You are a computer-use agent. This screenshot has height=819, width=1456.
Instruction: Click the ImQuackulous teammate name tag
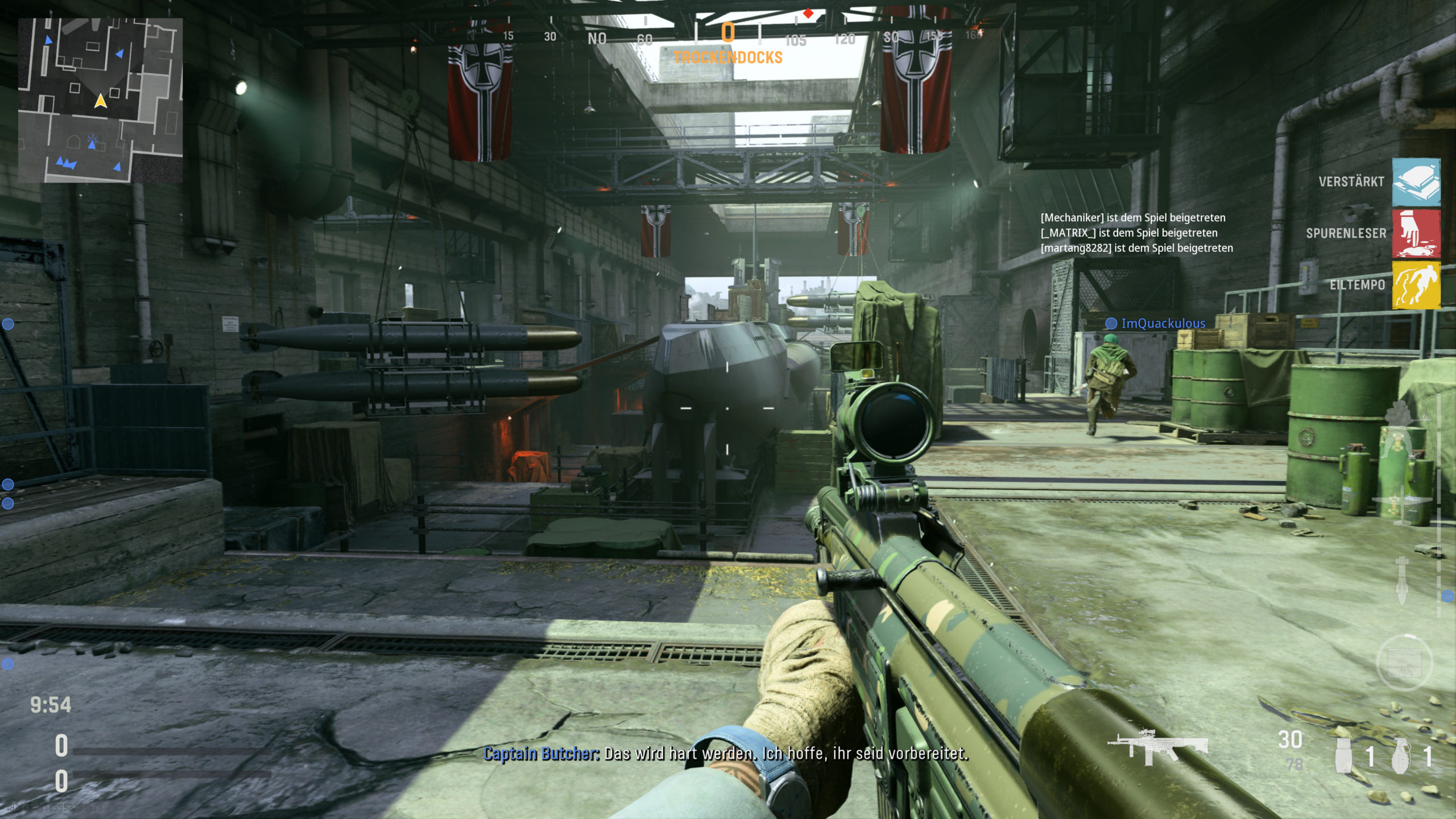1163,324
